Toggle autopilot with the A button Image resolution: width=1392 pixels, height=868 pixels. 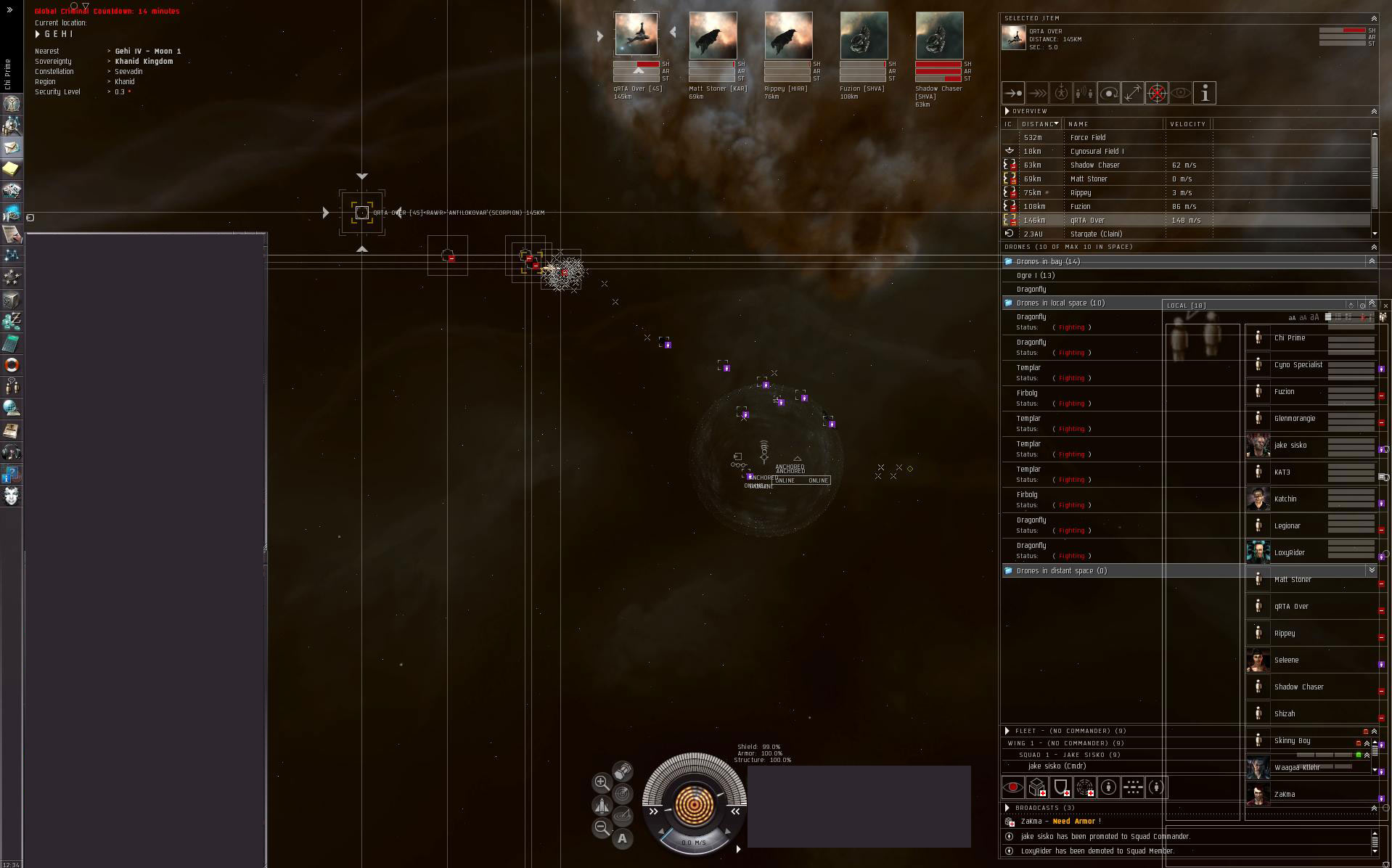[x=622, y=839]
